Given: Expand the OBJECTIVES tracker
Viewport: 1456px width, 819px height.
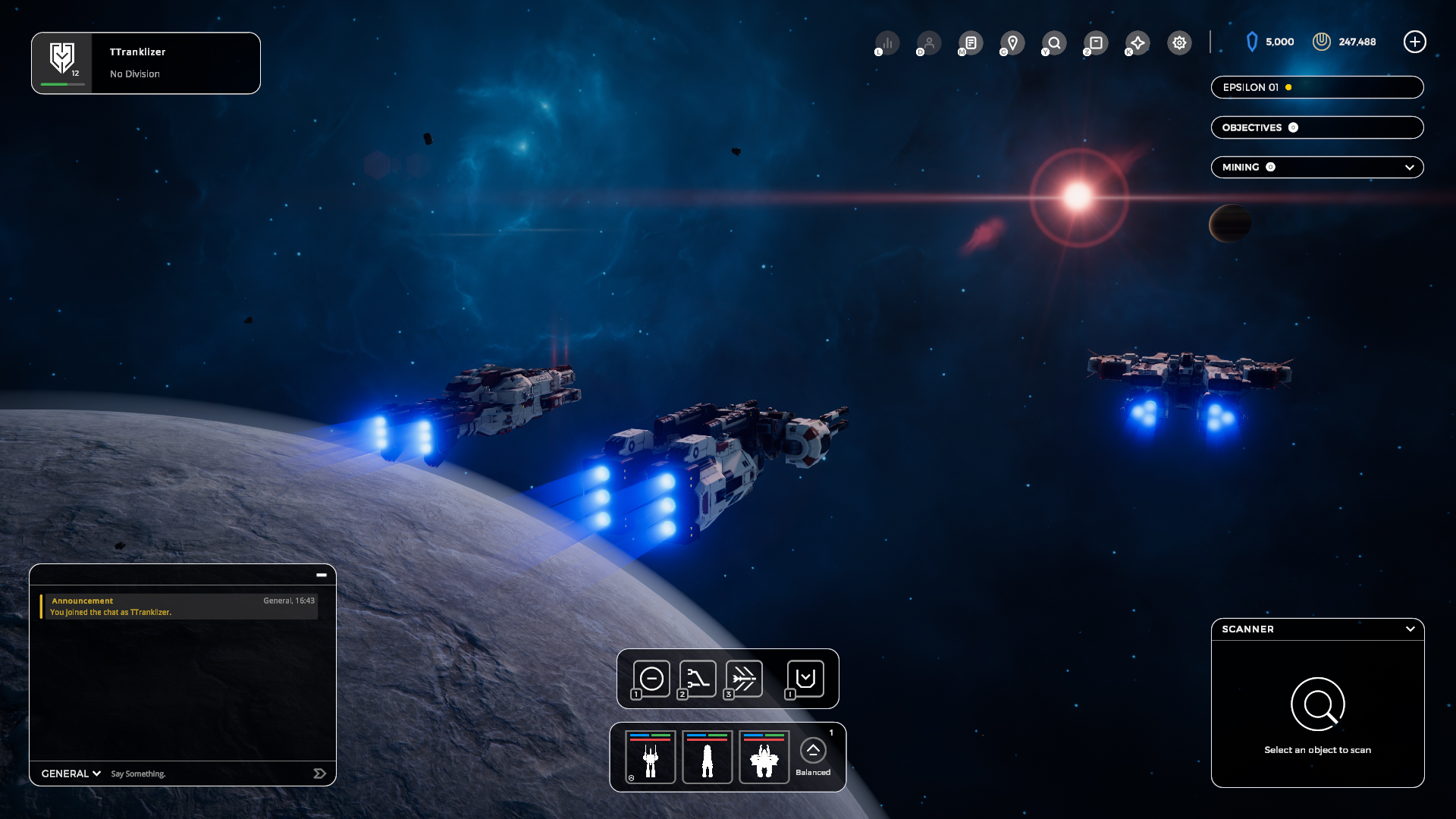Looking at the screenshot, I should (x=1316, y=127).
